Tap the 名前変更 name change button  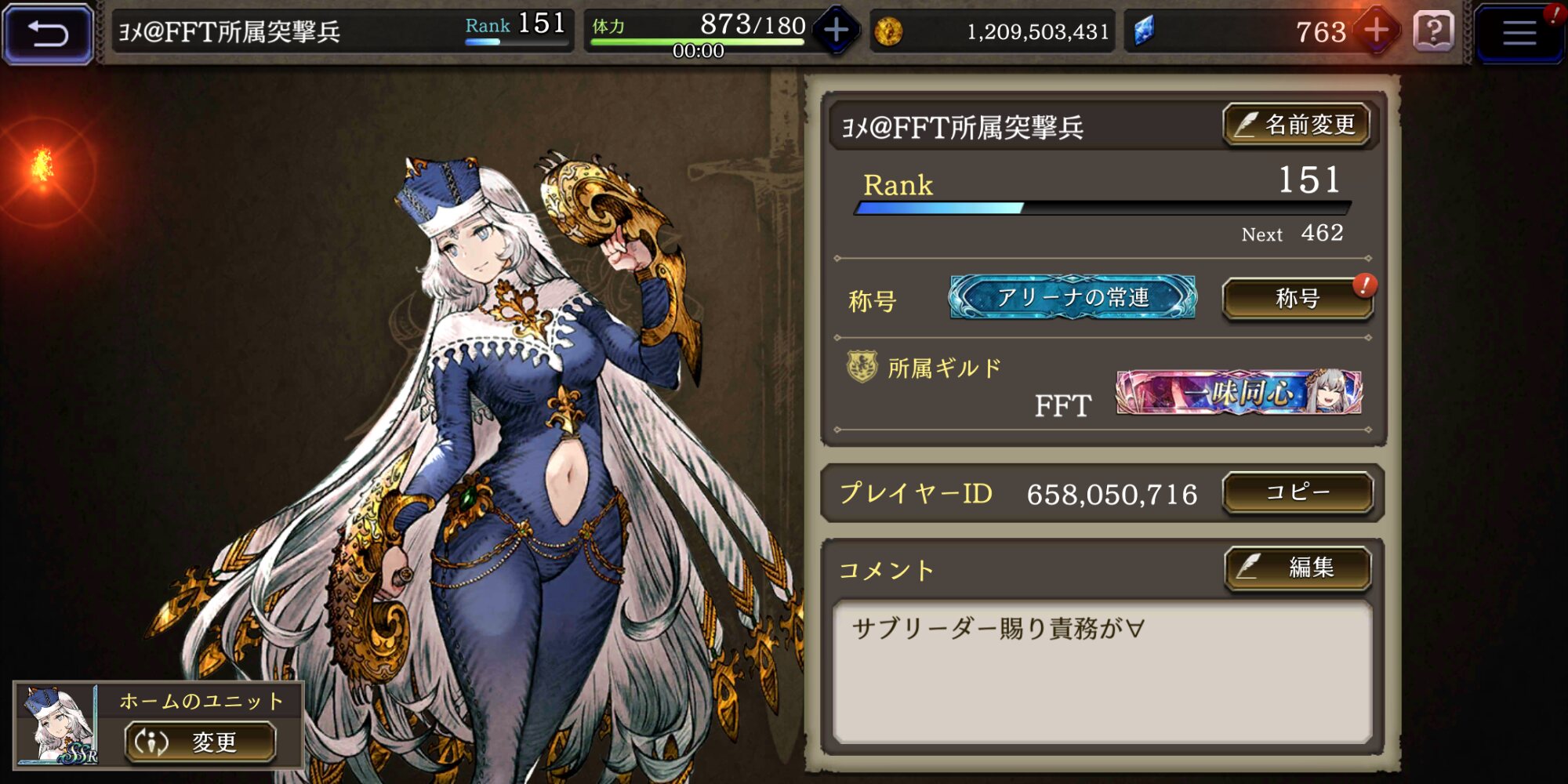point(1297,125)
